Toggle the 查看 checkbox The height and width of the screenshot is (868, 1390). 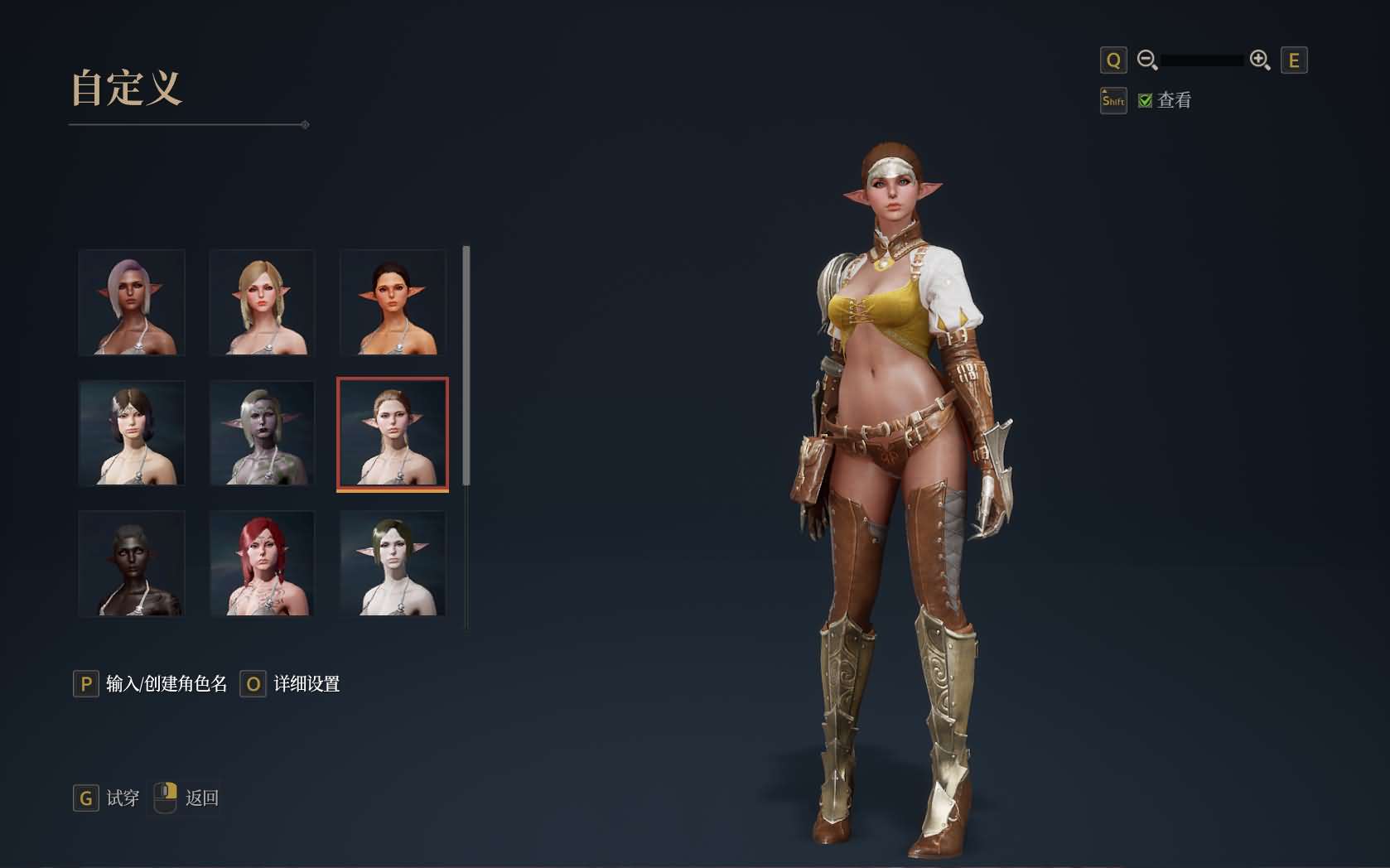[1146, 100]
